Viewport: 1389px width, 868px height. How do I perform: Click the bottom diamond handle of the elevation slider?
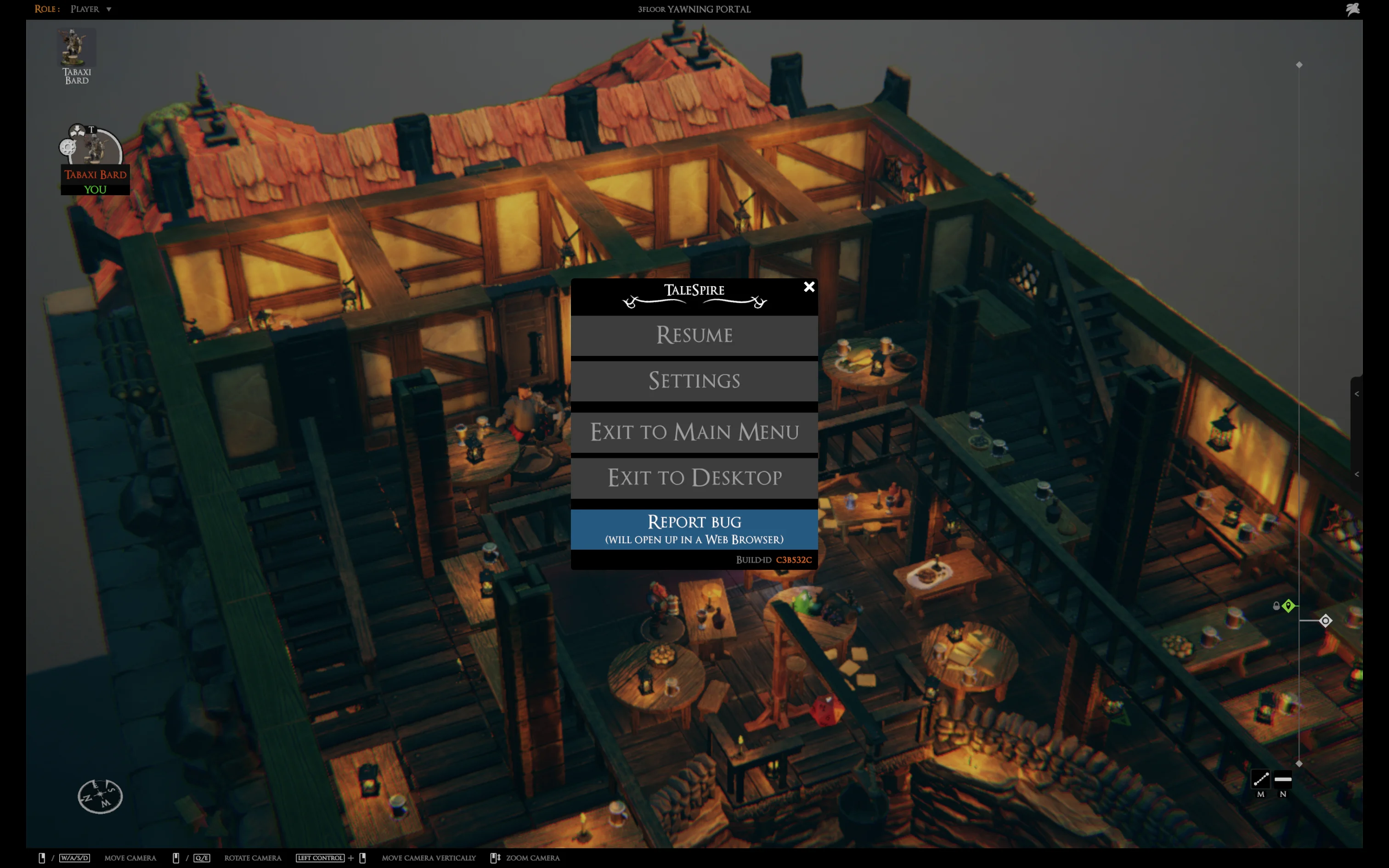1299,763
